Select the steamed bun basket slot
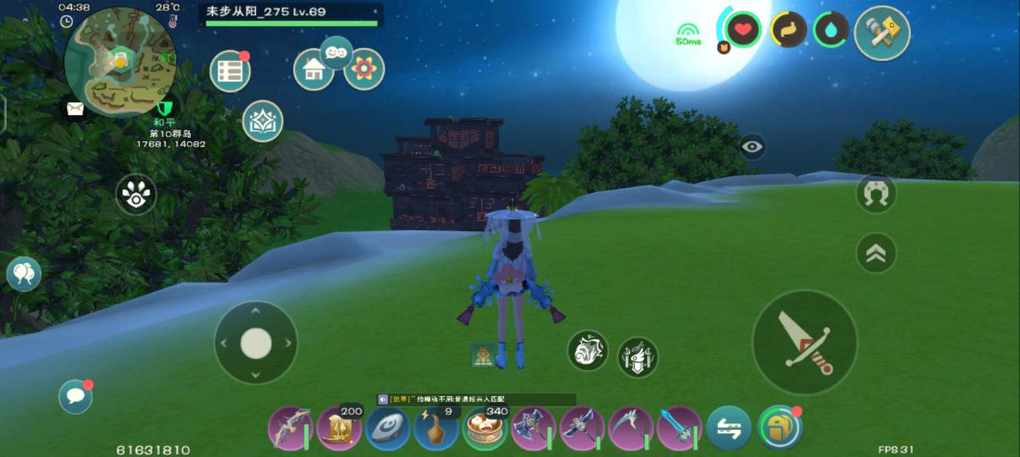 click(x=484, y=429)
